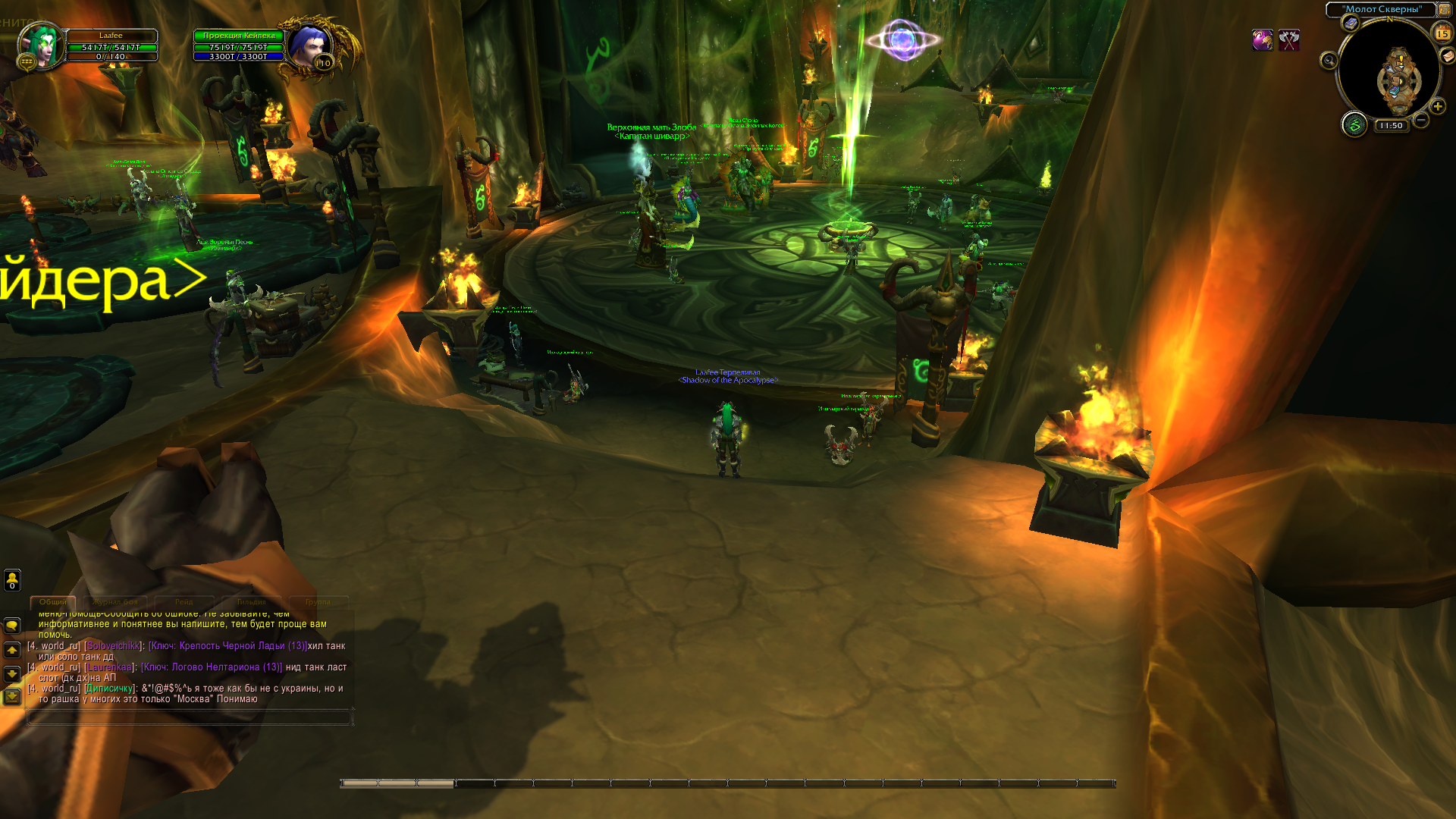This screenshot has width=1456, height=819.
Task: Open Laafee's player portrait frame
Action: [x=42, y=45]
